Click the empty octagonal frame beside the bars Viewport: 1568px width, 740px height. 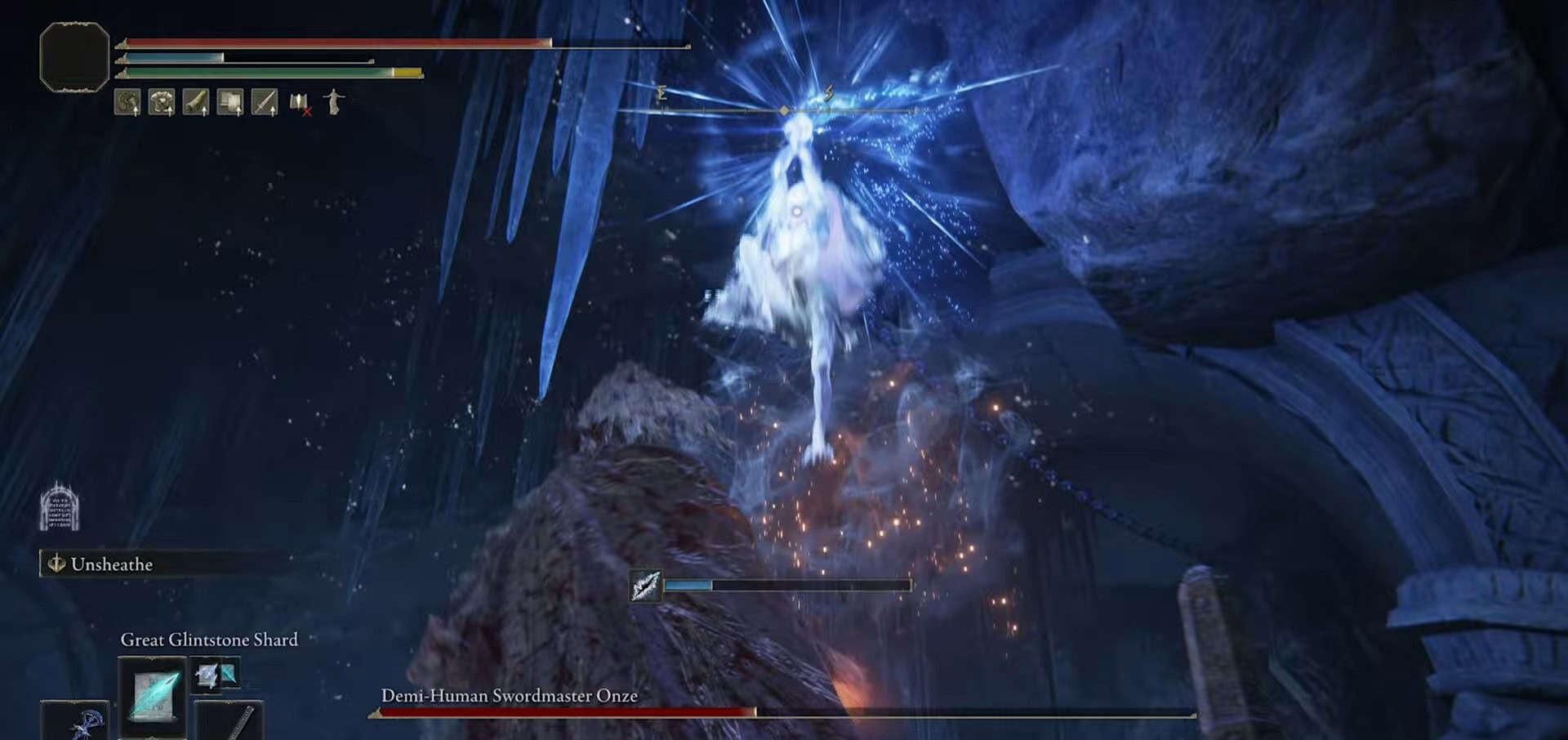(x=74, y=56)
